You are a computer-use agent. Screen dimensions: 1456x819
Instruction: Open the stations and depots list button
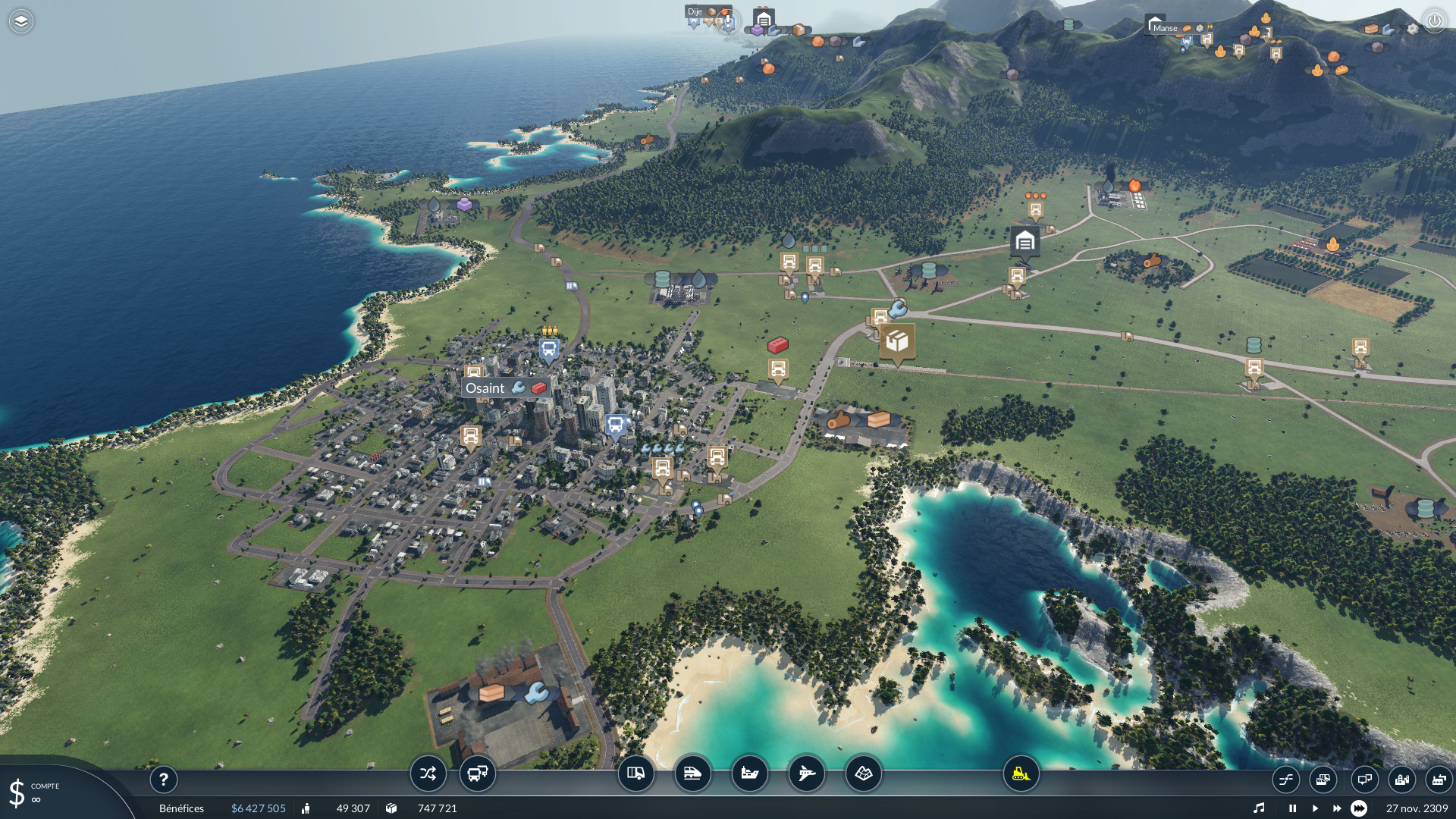pos(1323,779)
